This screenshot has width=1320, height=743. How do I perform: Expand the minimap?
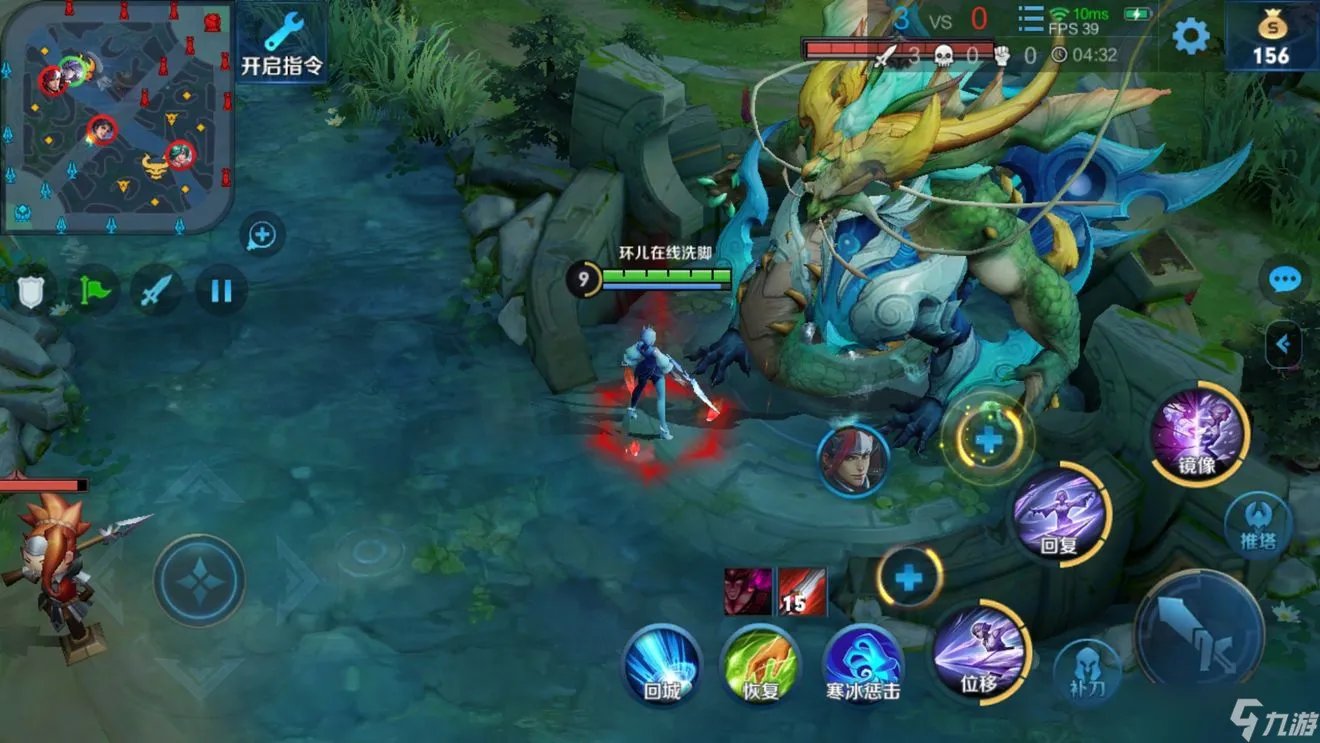[x=117, y=115]
